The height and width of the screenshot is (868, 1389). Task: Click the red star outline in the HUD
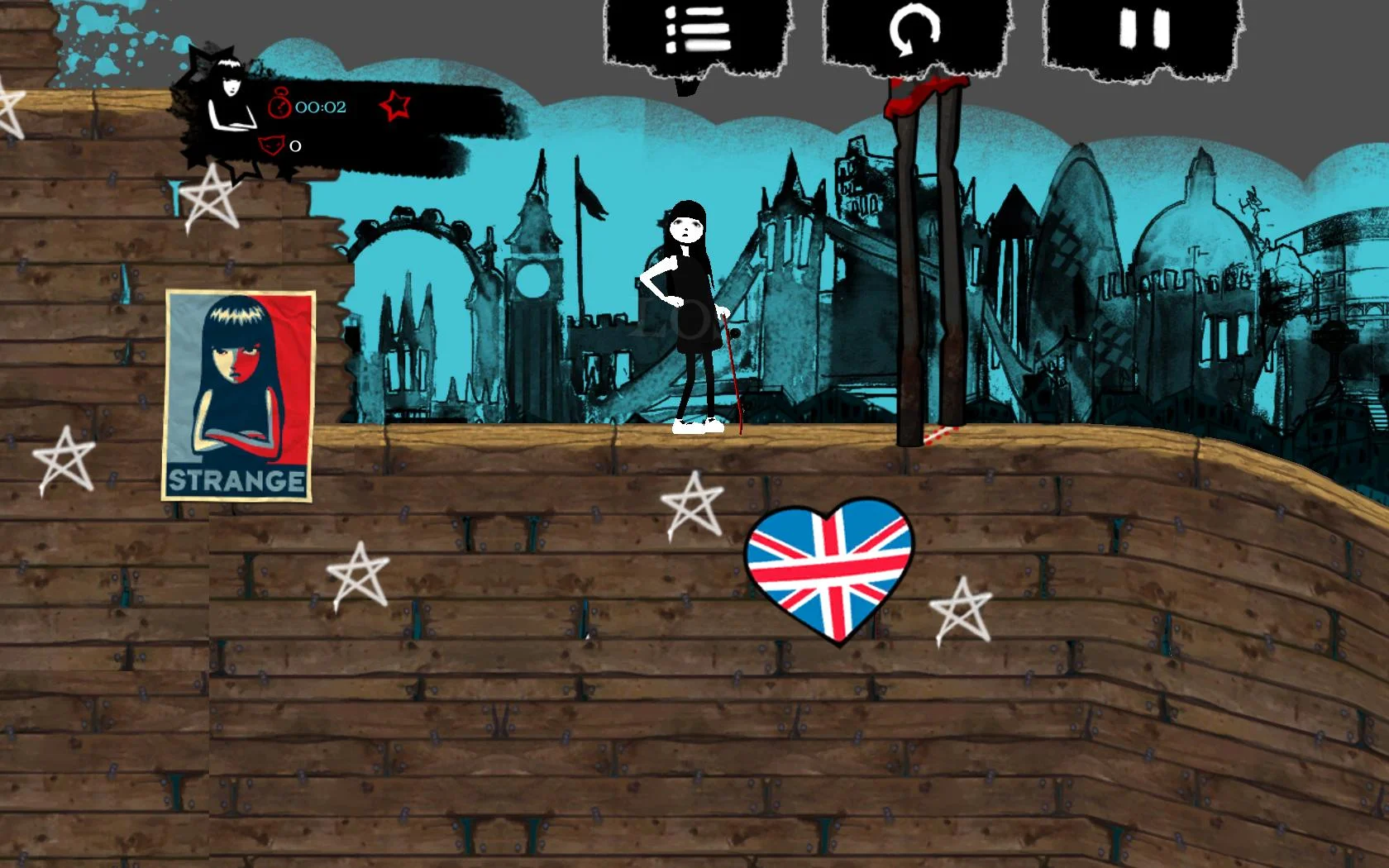click(x=394, y=106)
